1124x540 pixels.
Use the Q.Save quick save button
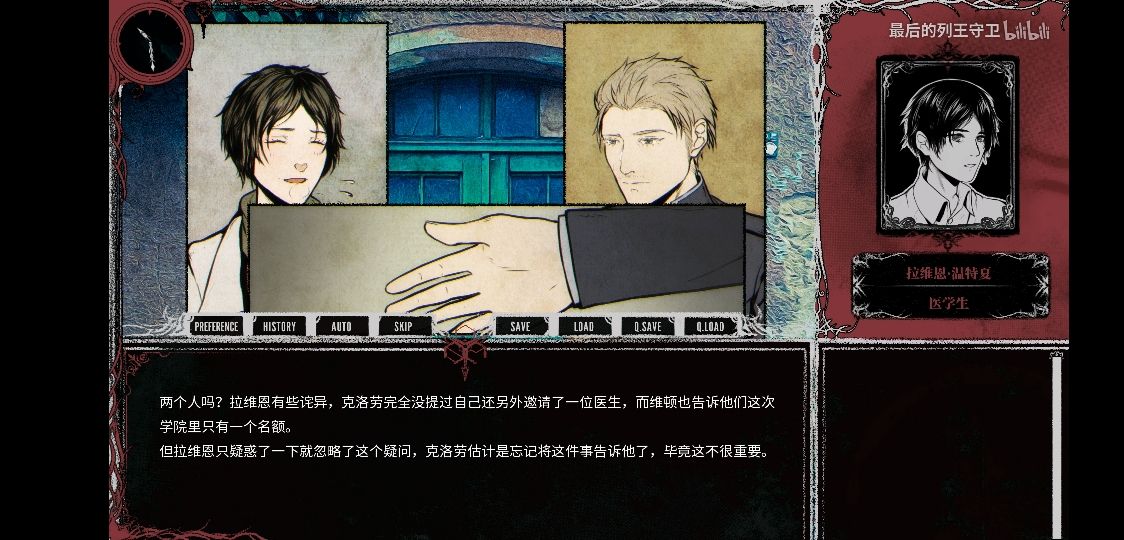647,326
